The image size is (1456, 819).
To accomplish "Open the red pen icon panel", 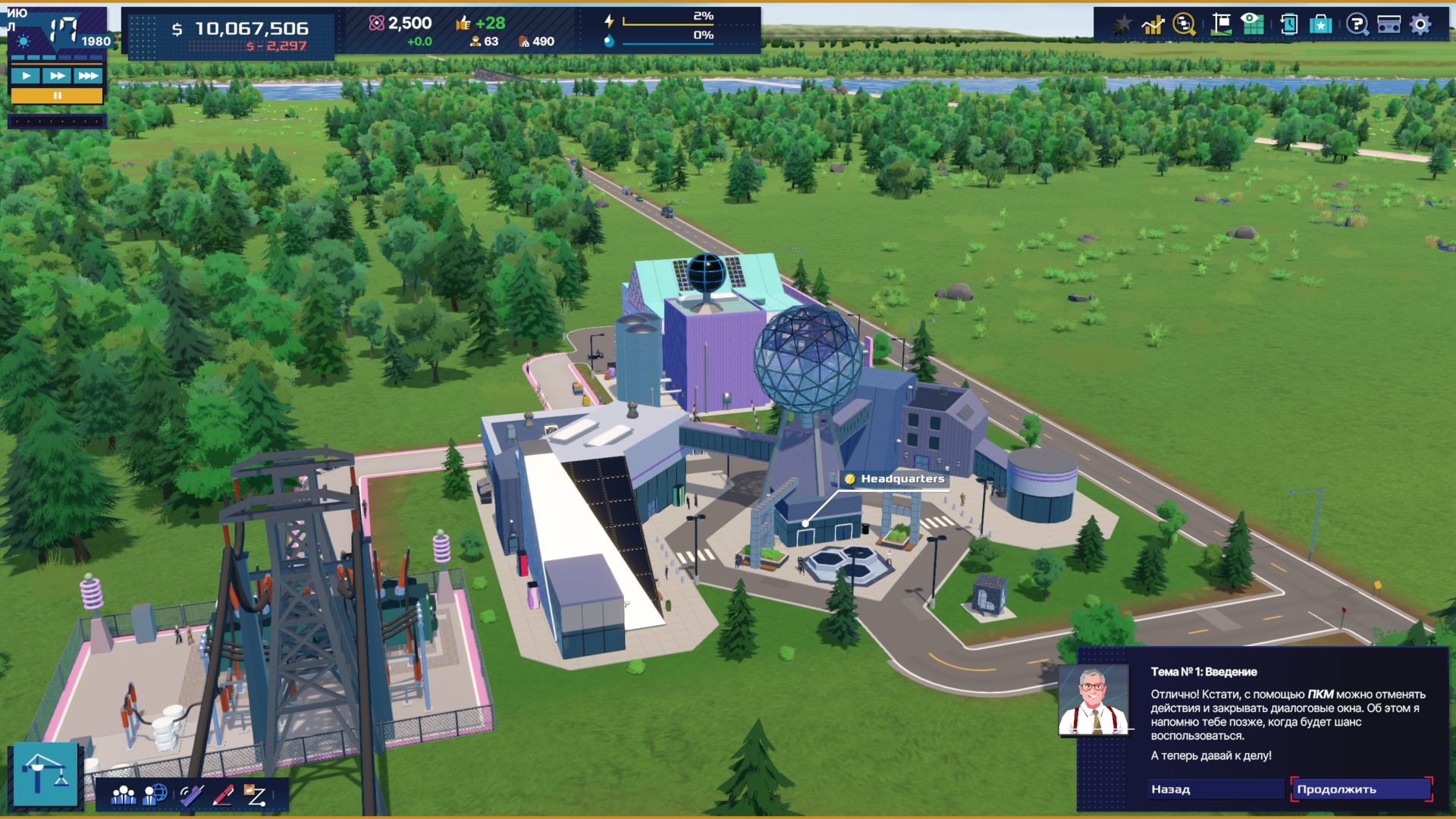I will (223, 795).
